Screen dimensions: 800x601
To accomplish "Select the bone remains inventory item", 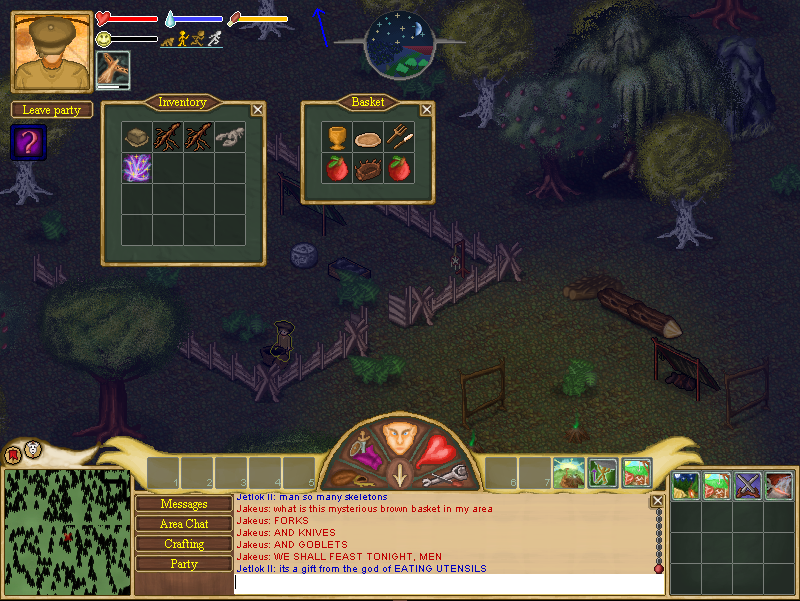I will [x=229, y=137].
